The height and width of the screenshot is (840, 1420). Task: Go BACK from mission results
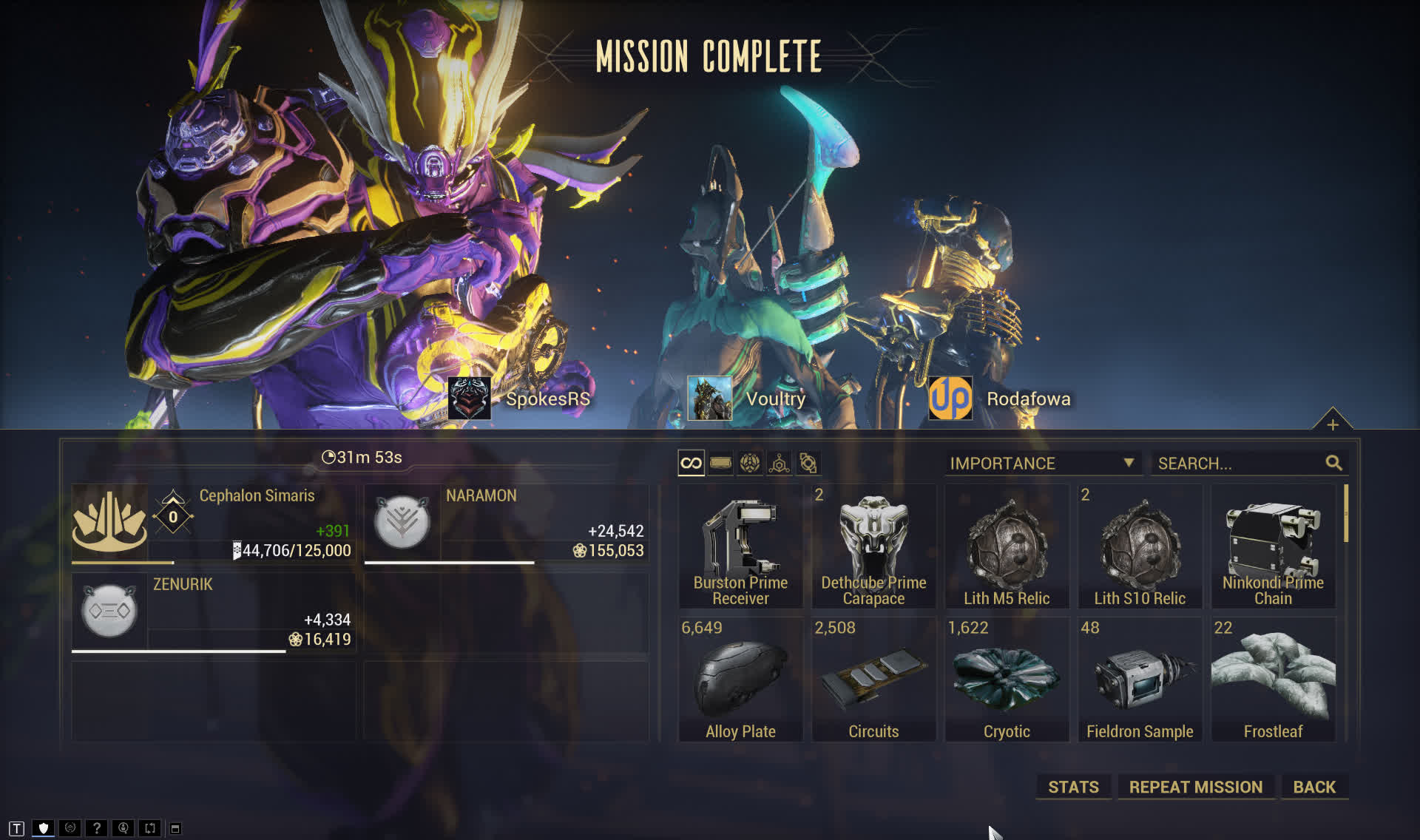(x=1314, y=787)
